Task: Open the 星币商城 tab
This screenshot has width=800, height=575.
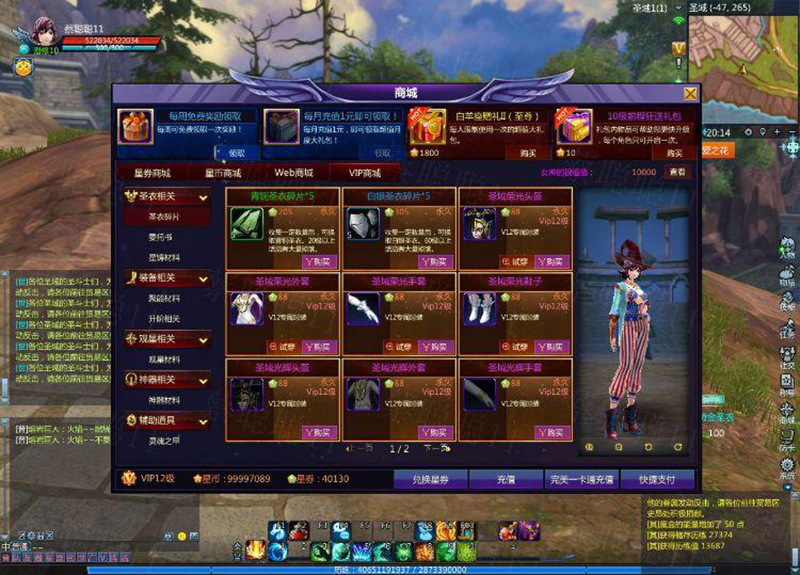Action: 222,172
